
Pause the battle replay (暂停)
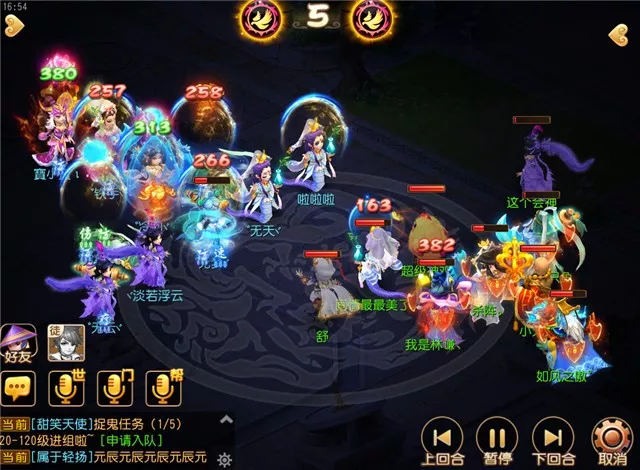(x=496, y=437)
